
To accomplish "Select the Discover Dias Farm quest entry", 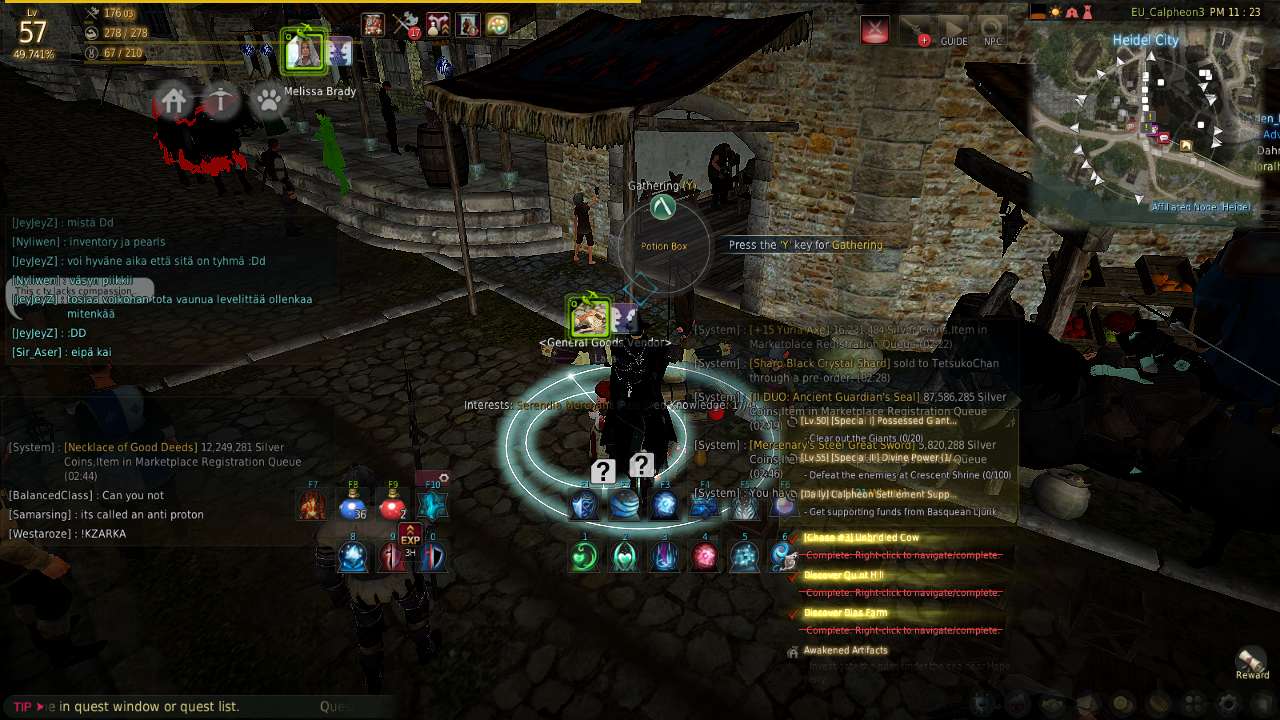I will click(x=845, y=613).
